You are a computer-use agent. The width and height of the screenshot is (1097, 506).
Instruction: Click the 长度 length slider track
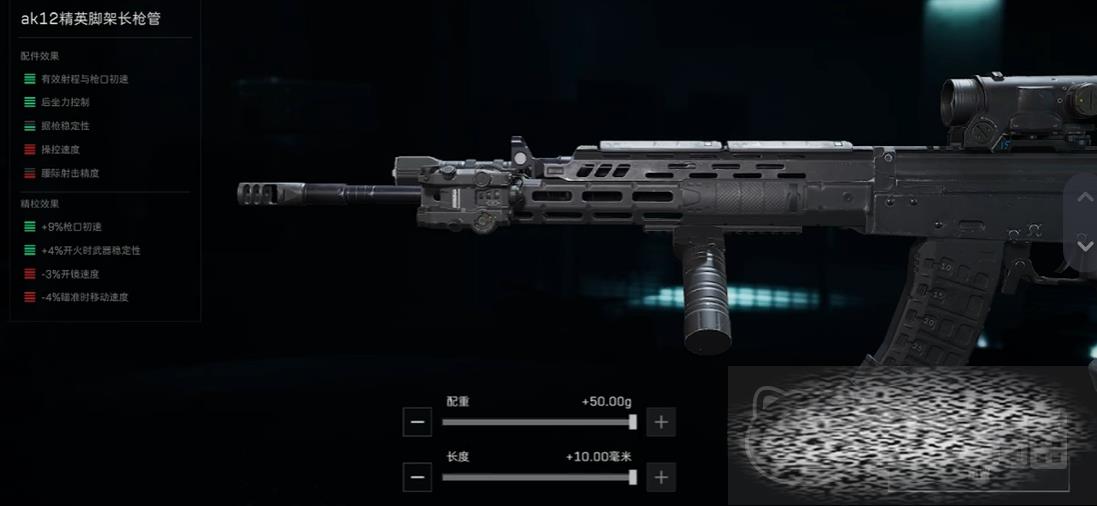point(538,477)
